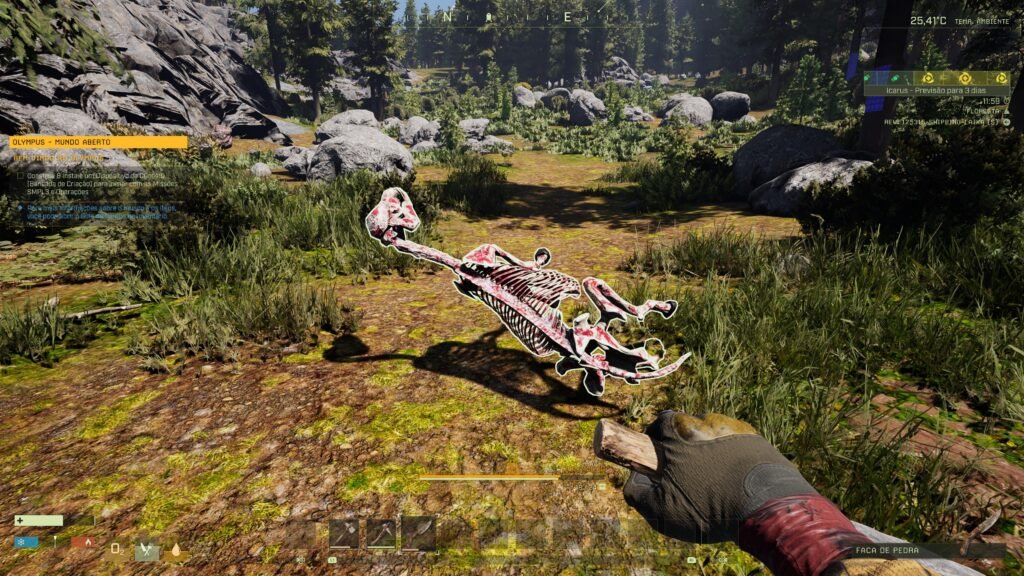Click the oxygen O2 status icon

point(117,548)
